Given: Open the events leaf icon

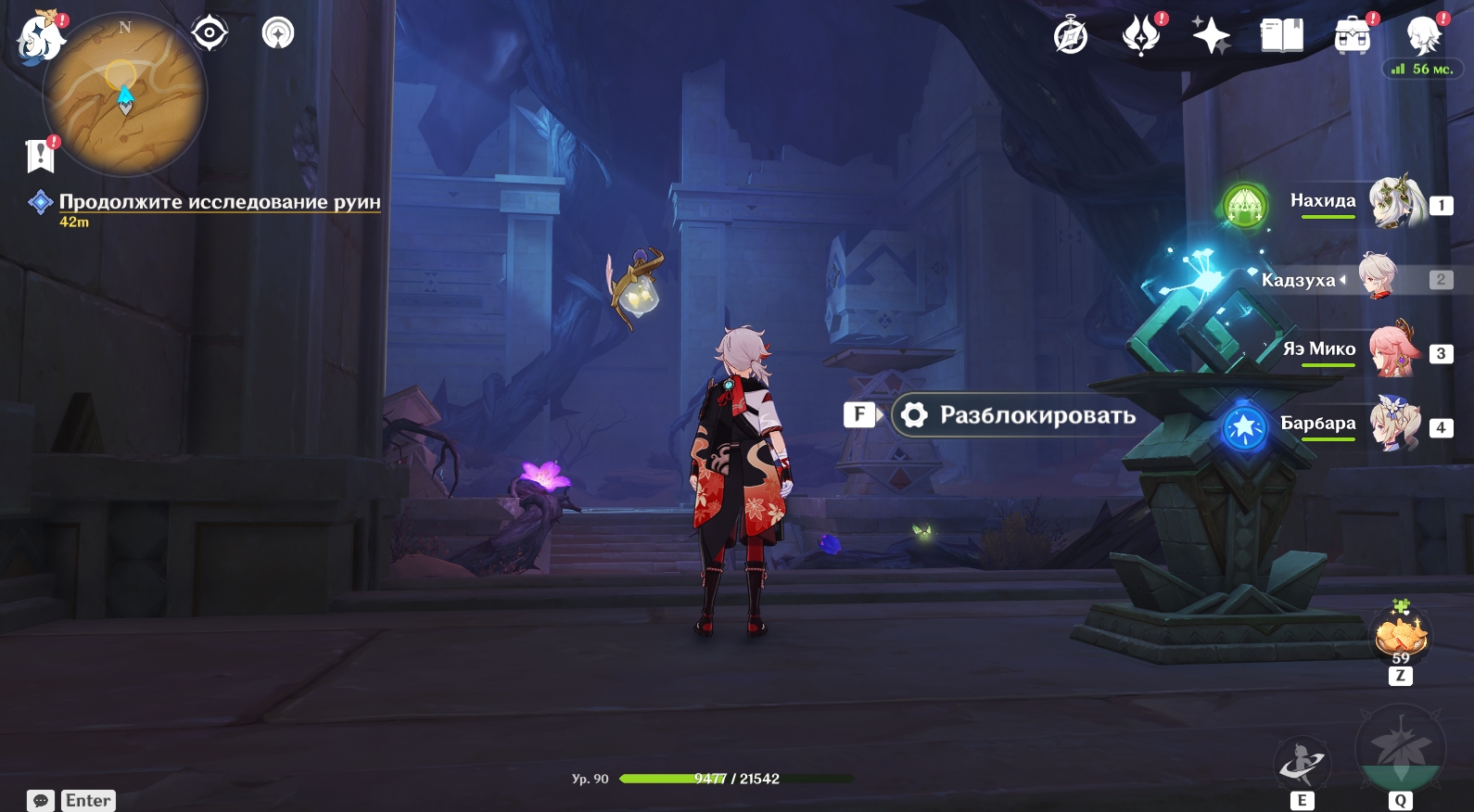Looking at the screenshot, I should tap(1141, 36).
